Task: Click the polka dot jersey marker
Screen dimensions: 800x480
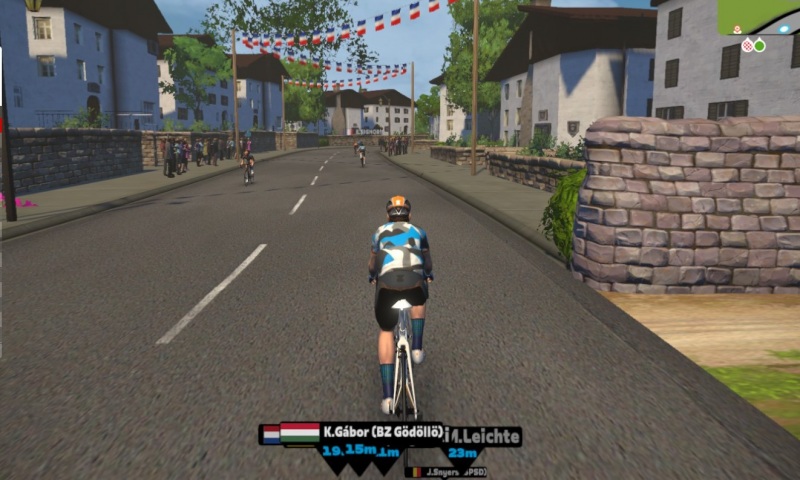Action: click(746, 45)
